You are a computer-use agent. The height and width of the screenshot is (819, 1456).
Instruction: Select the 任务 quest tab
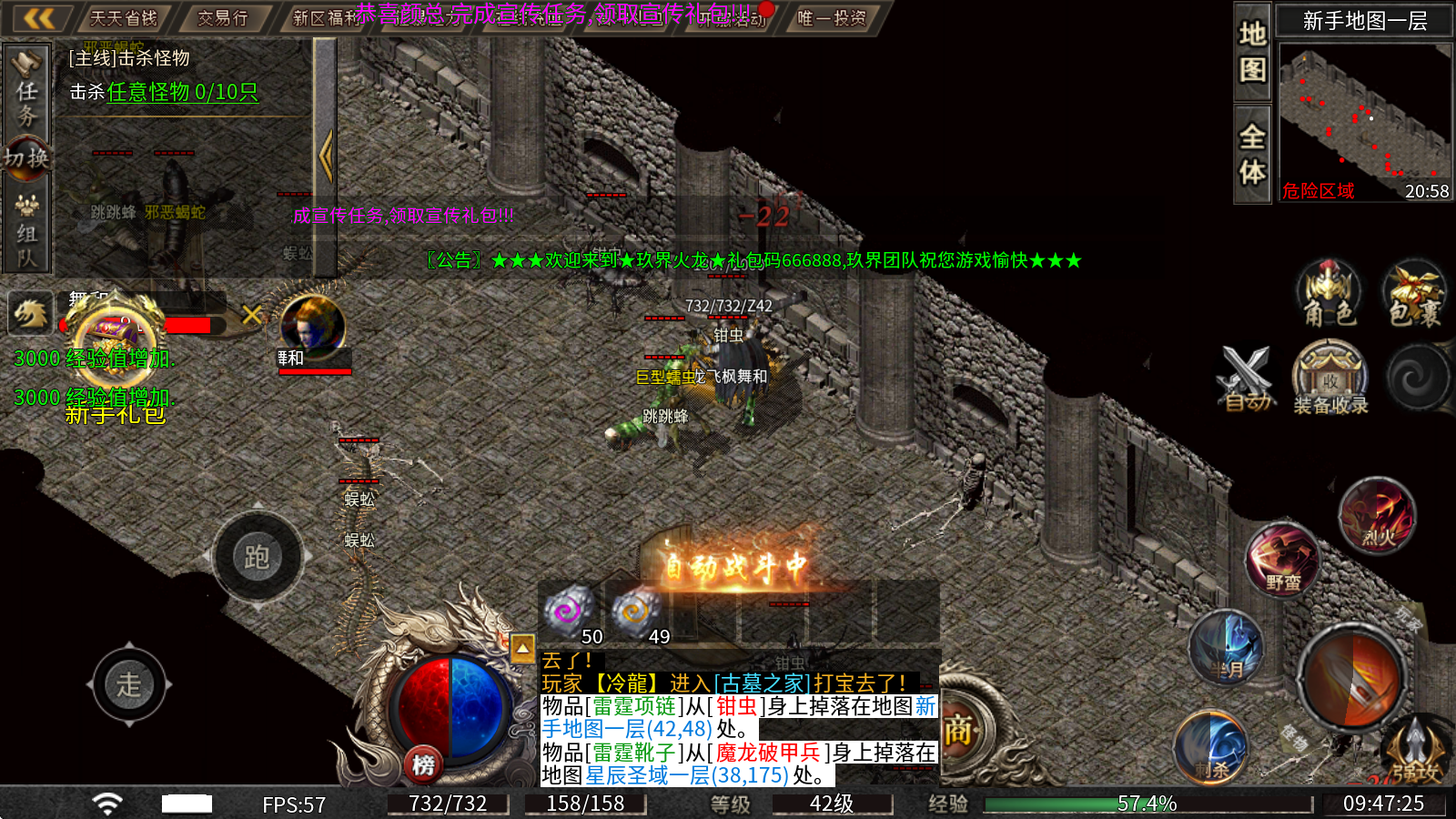(x=26, y=92)
